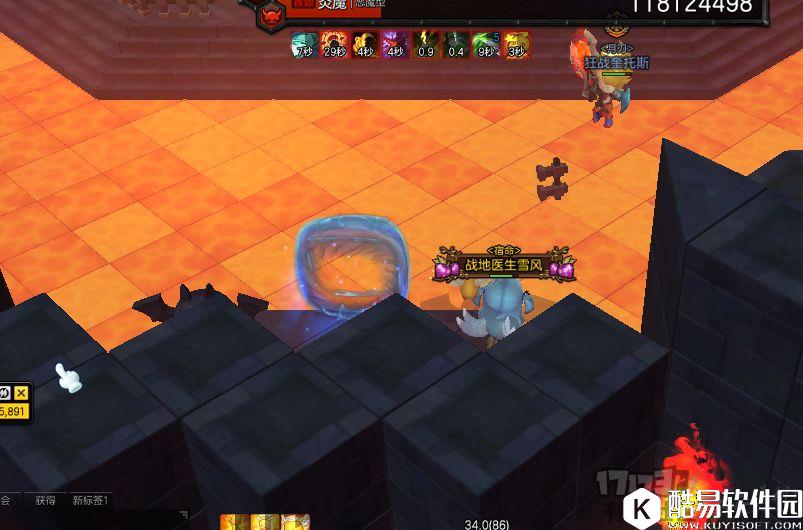Click the boss demon portrait icon

coord(270,15)
